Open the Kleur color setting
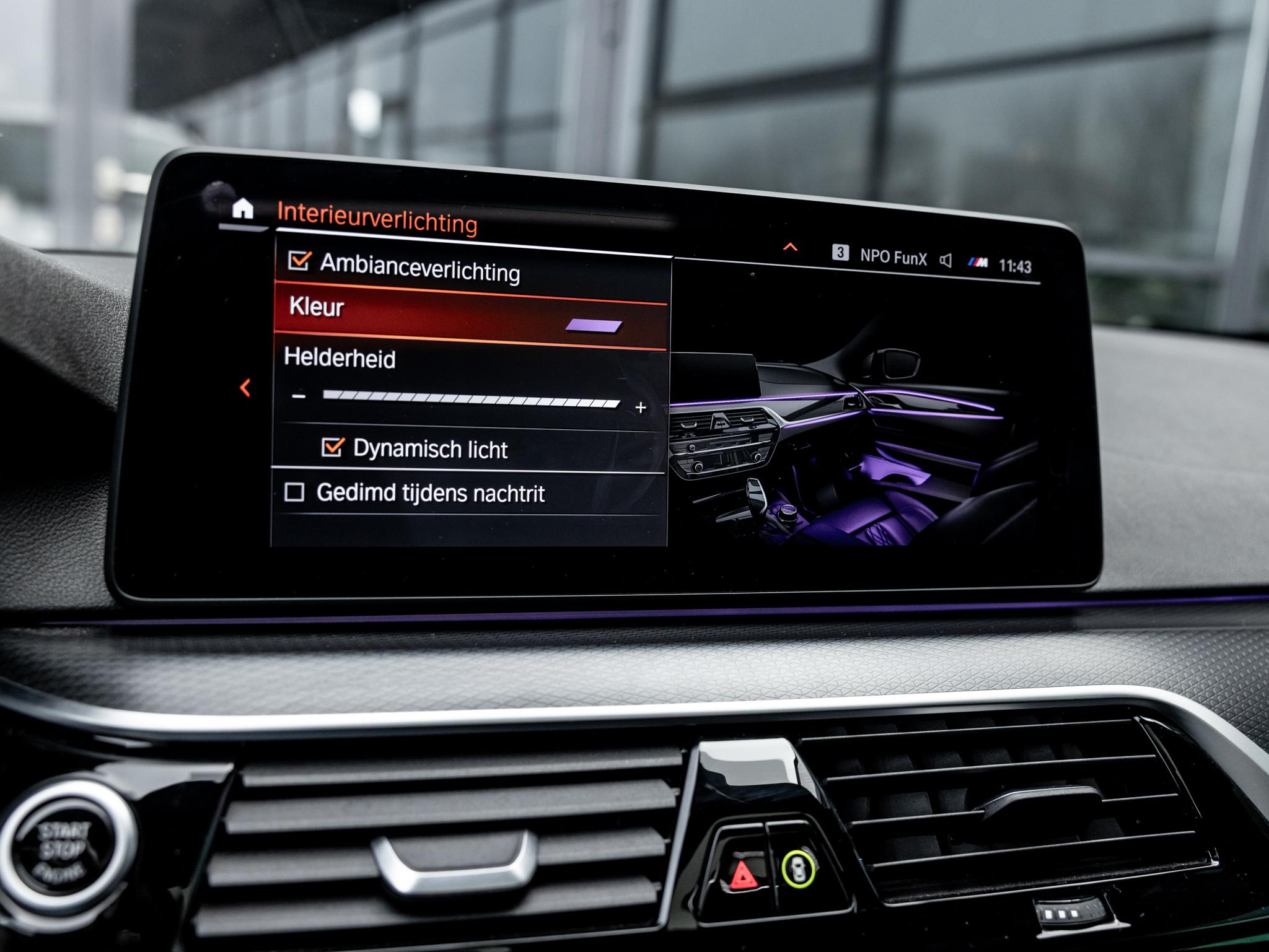 coord(317,307)
